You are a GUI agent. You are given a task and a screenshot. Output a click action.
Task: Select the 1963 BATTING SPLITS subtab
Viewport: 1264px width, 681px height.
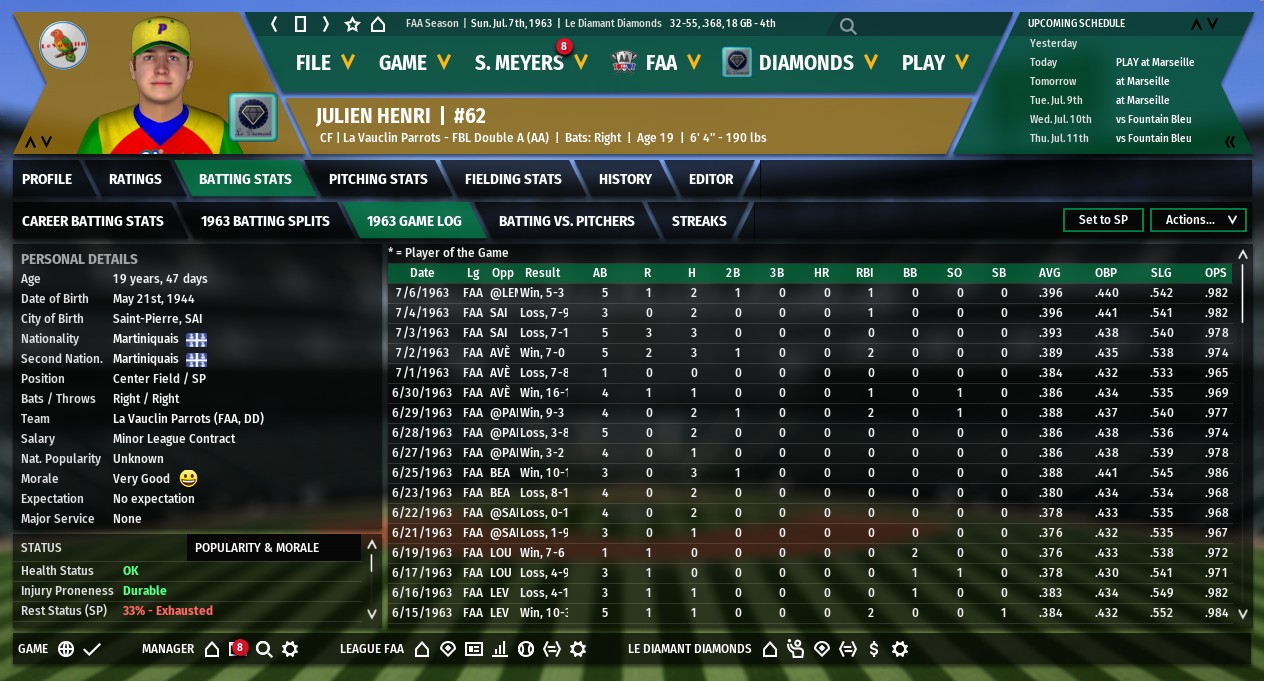(x=265, y=220)
